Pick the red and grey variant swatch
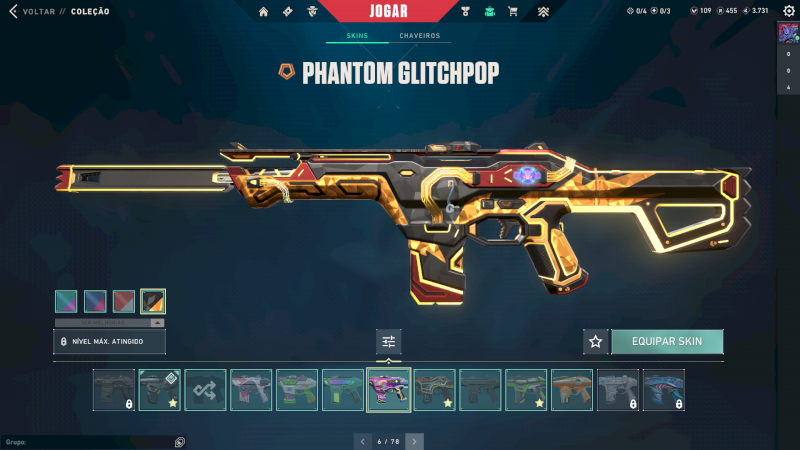 click(x=124, y=301)
